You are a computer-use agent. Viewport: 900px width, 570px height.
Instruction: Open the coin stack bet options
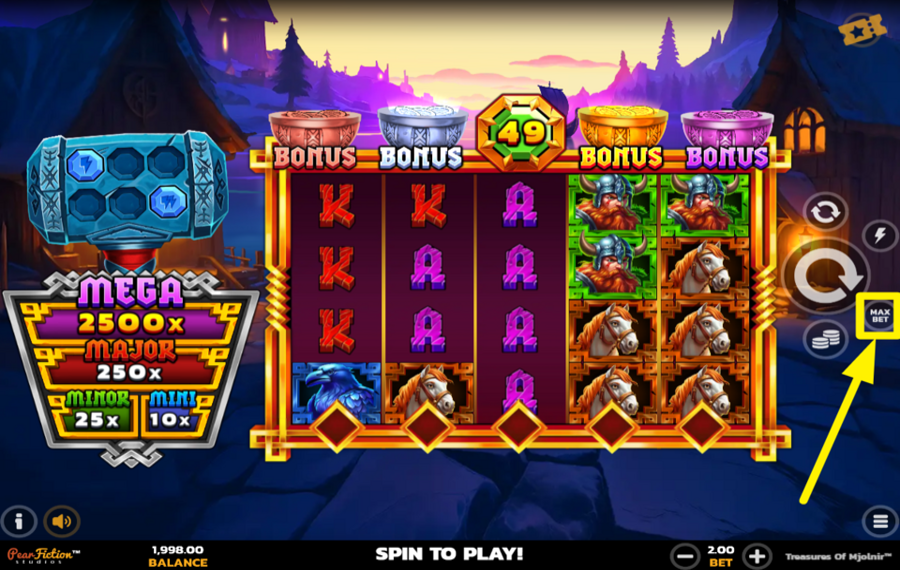pos(825,339)
